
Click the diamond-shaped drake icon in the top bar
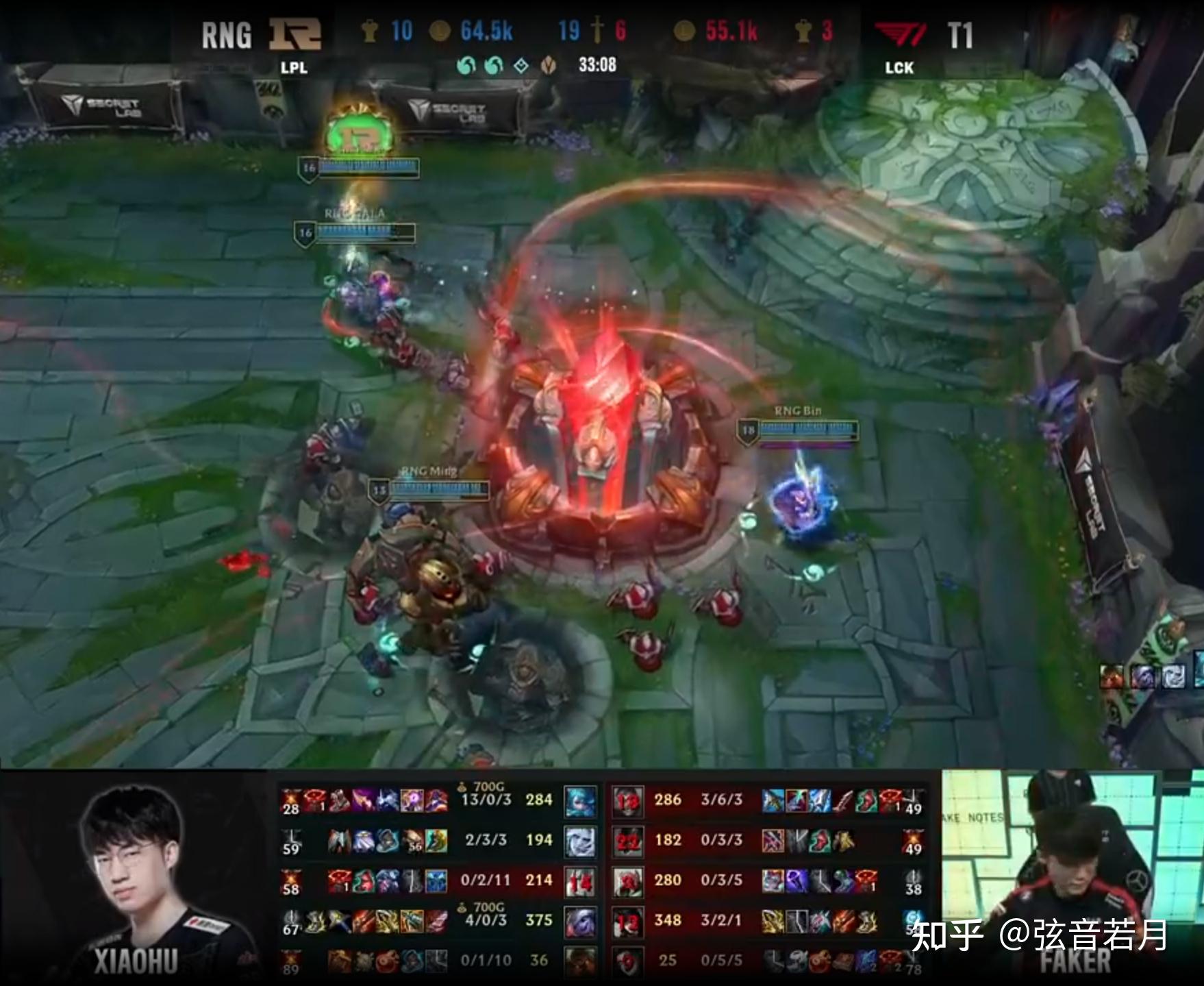click(x=521, y=66)
